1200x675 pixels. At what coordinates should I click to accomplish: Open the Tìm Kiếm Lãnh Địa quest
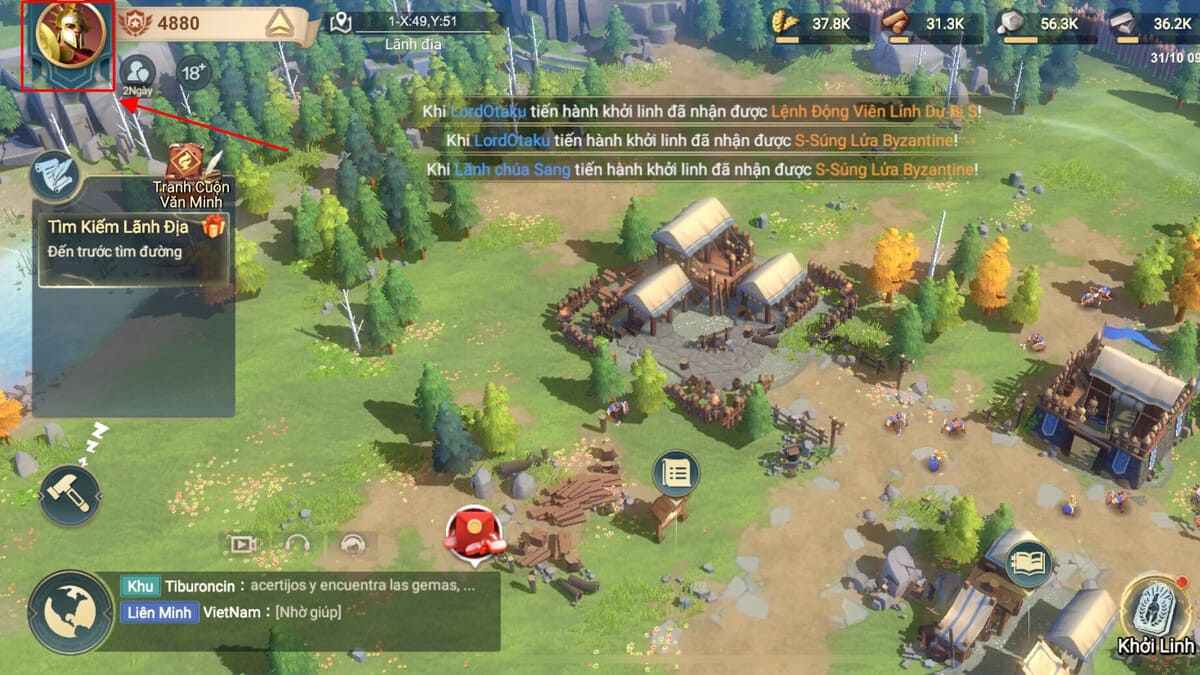coord(120,240)
